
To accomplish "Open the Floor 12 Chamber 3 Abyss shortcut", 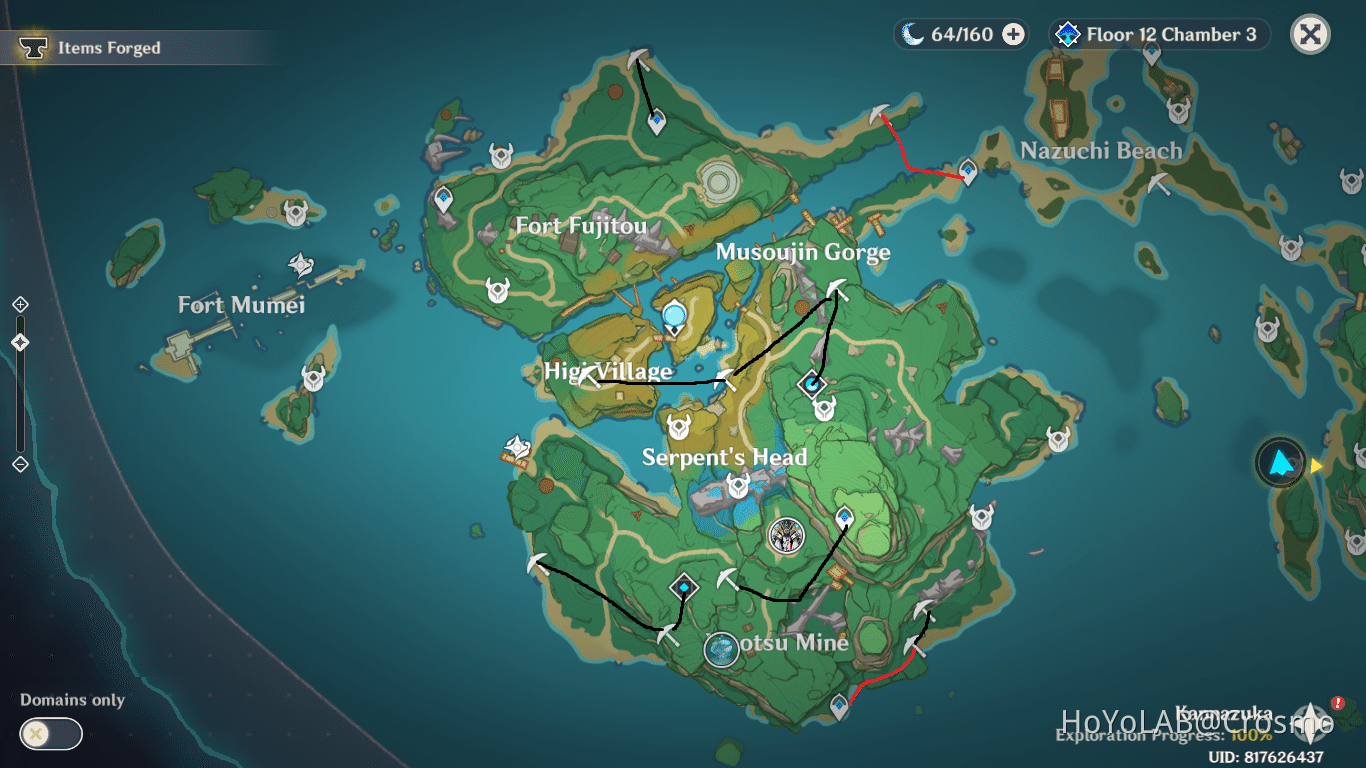I will (1157, 33).
